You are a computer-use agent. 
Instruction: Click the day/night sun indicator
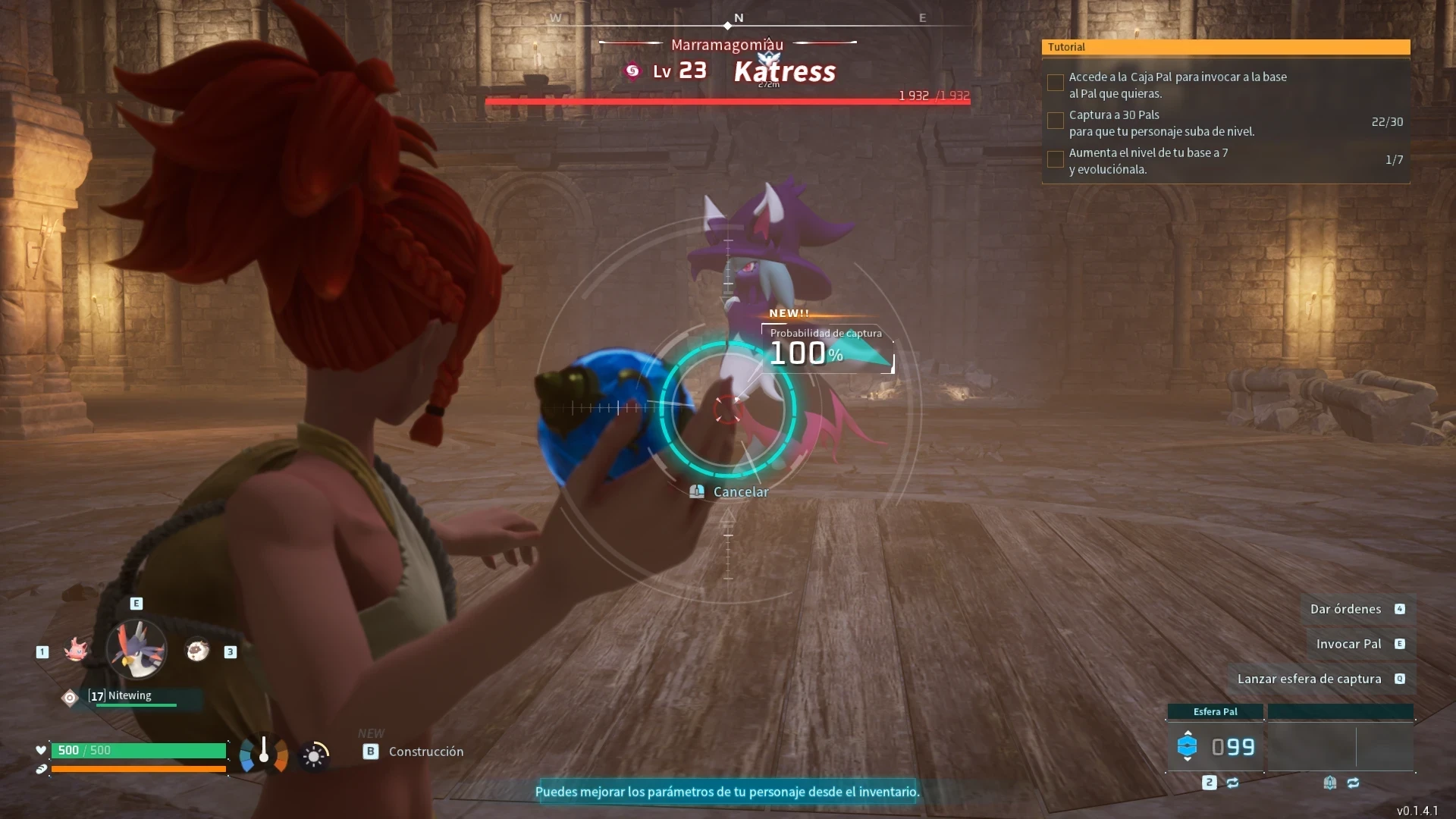tap(314, 755)
